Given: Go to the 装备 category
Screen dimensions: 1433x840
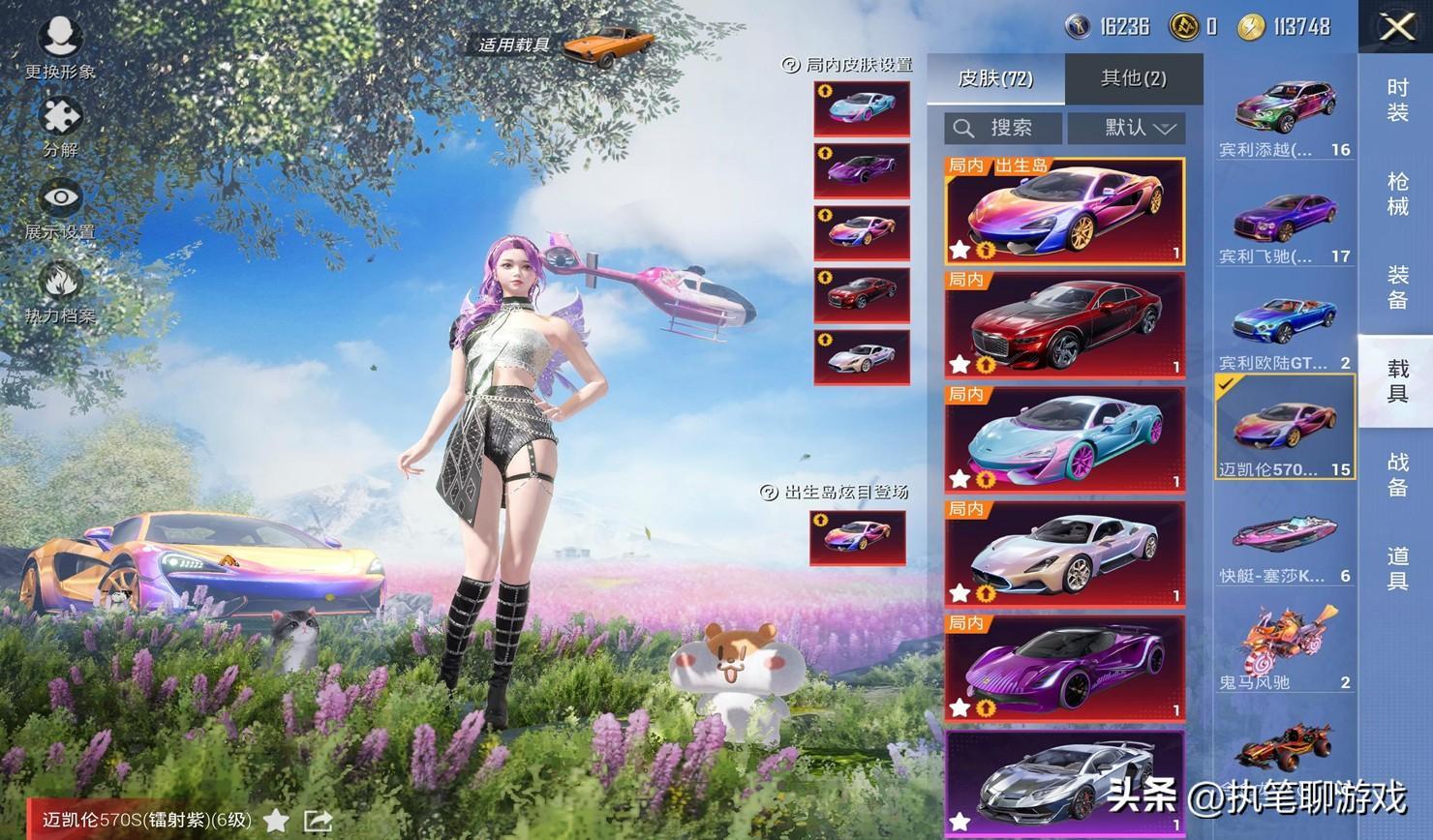Looking at the screenshot, I should (x=1396, y=287).
